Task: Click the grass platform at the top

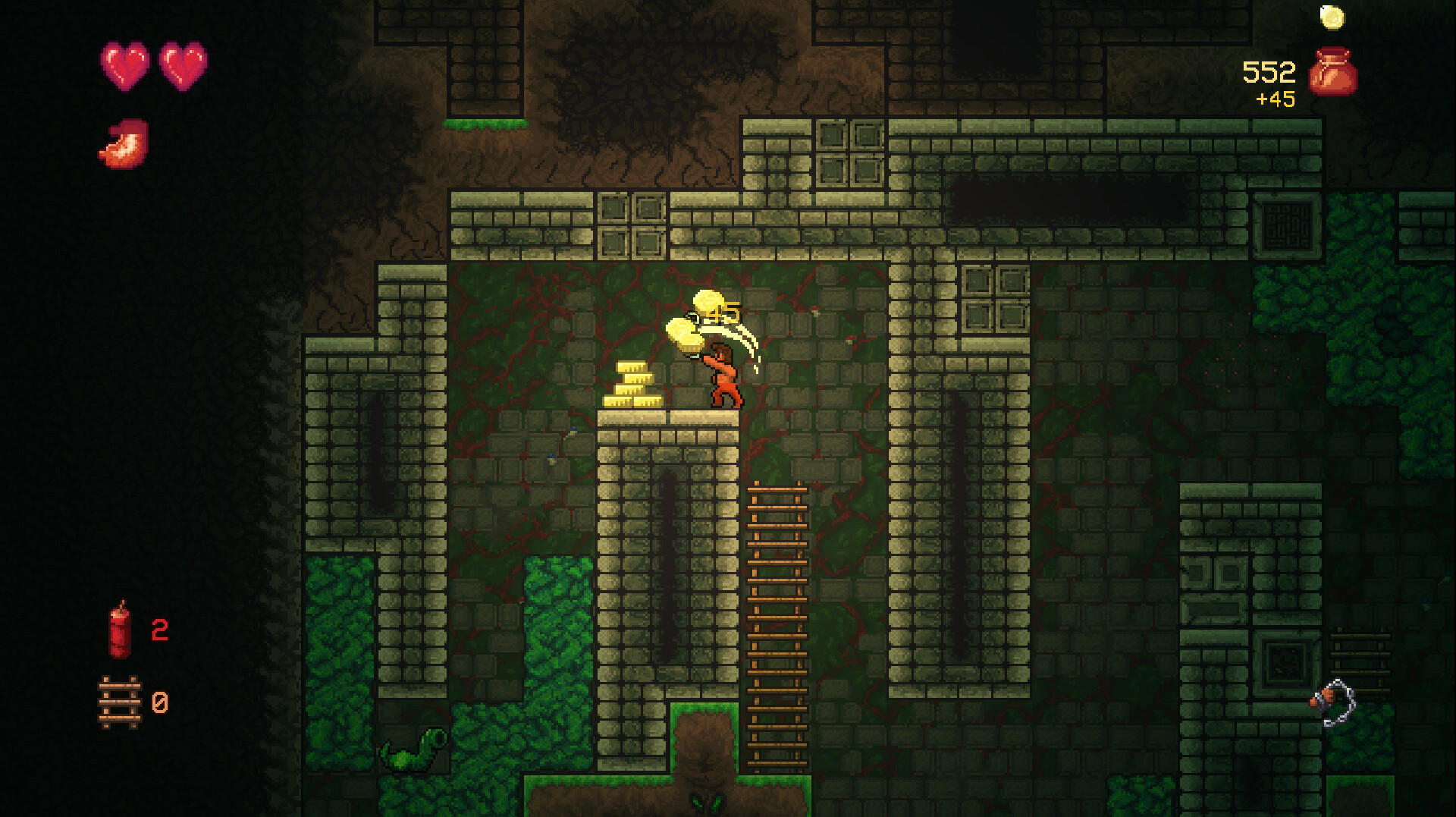Action: coord(485,123)
